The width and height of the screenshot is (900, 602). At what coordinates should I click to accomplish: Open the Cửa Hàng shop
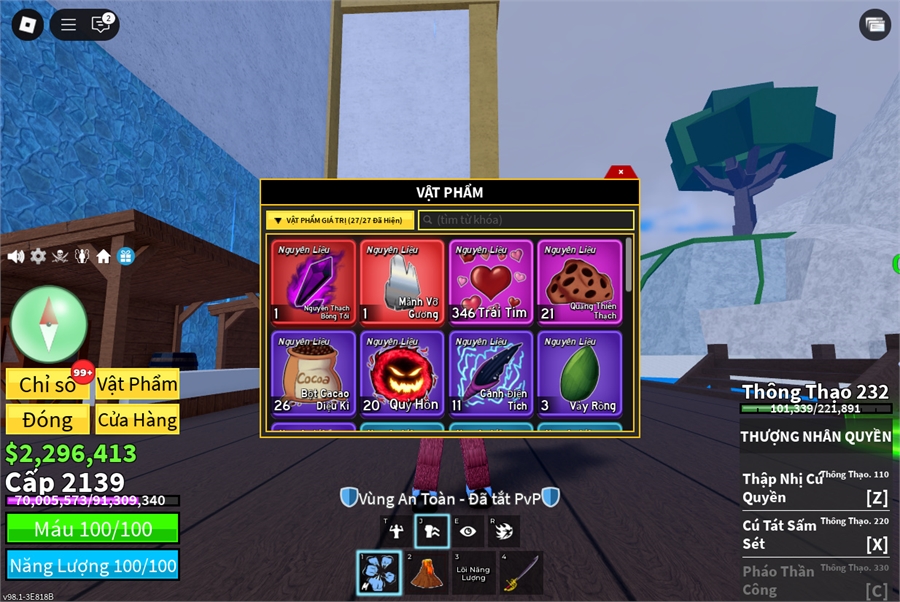pos(138,420)
